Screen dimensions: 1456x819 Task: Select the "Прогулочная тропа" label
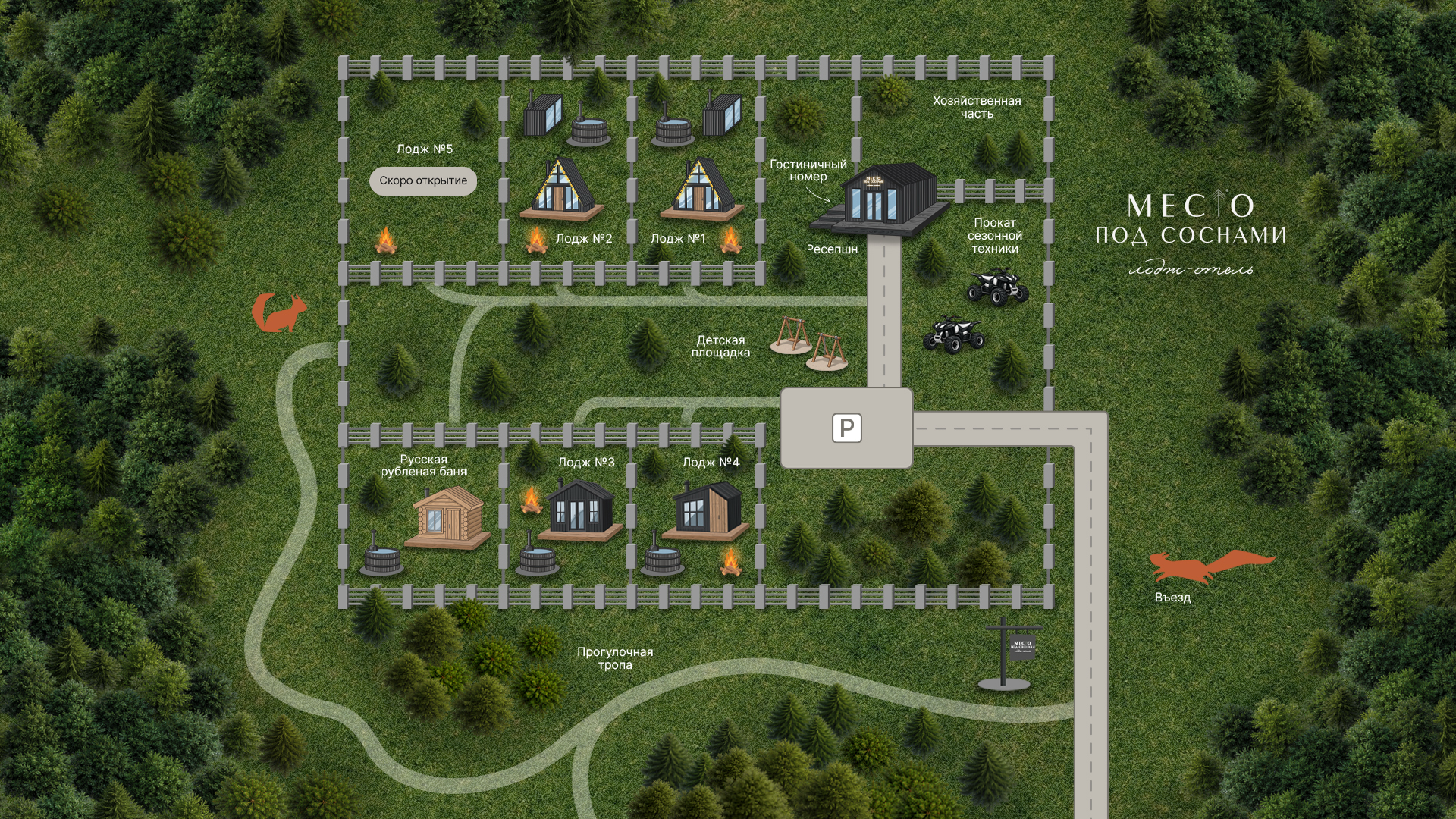tap(615, 658)
